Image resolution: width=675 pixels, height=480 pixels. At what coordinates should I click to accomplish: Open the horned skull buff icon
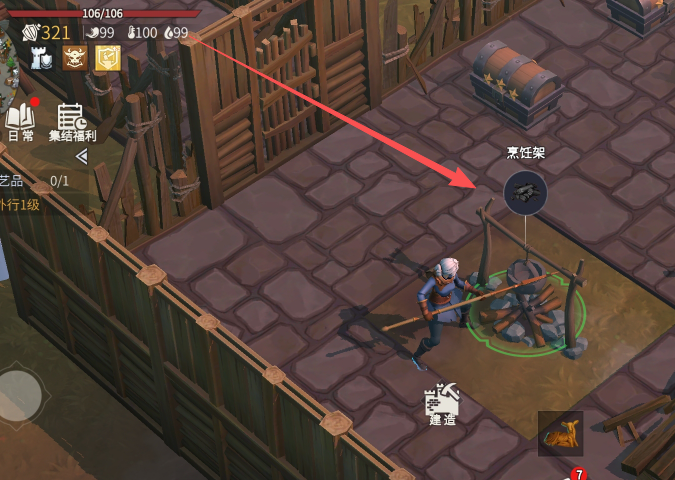pos(75,58)
